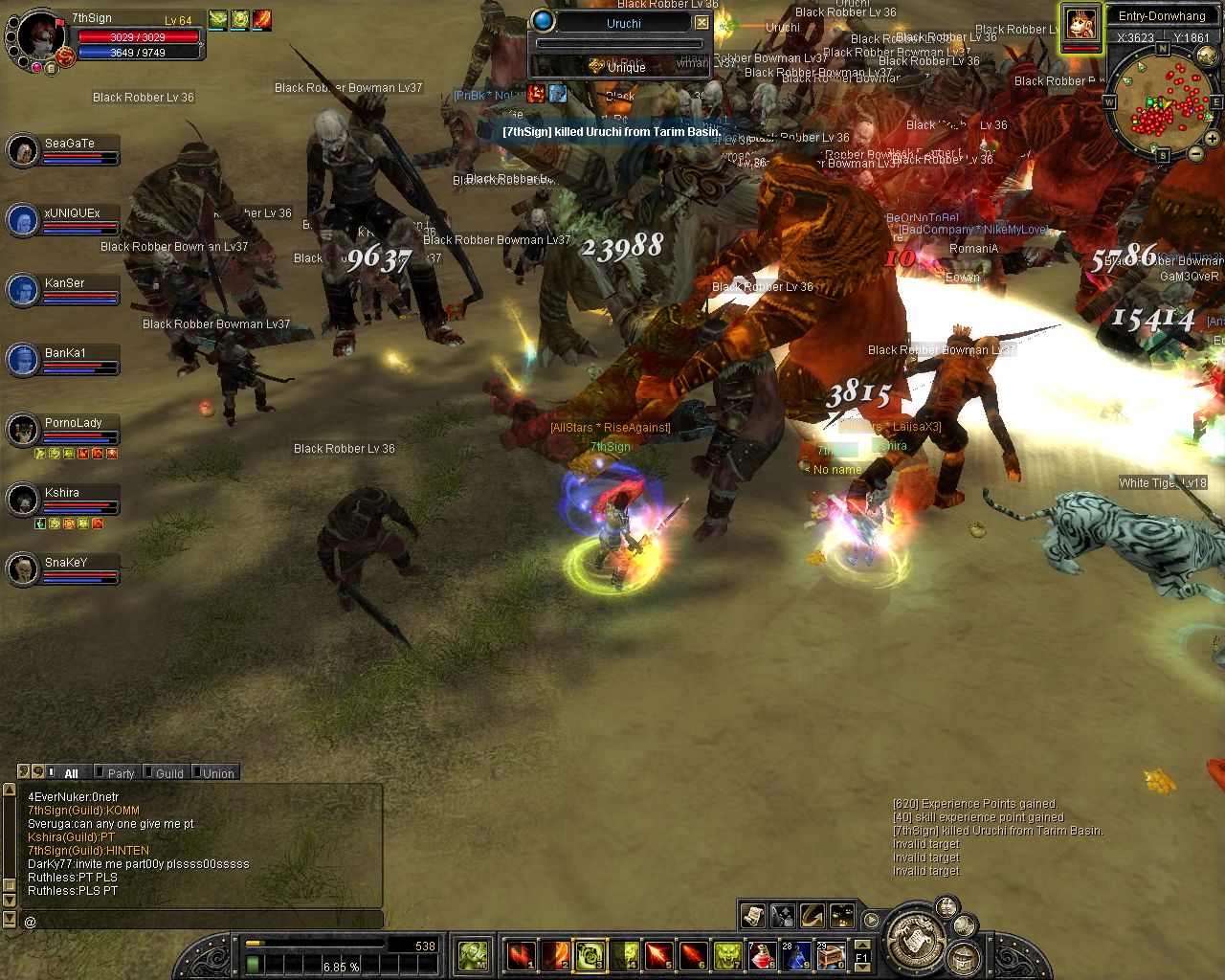Zoom out the minimap with minus button
This screenshot has height=980, width=1225.
pos(1195,154)
